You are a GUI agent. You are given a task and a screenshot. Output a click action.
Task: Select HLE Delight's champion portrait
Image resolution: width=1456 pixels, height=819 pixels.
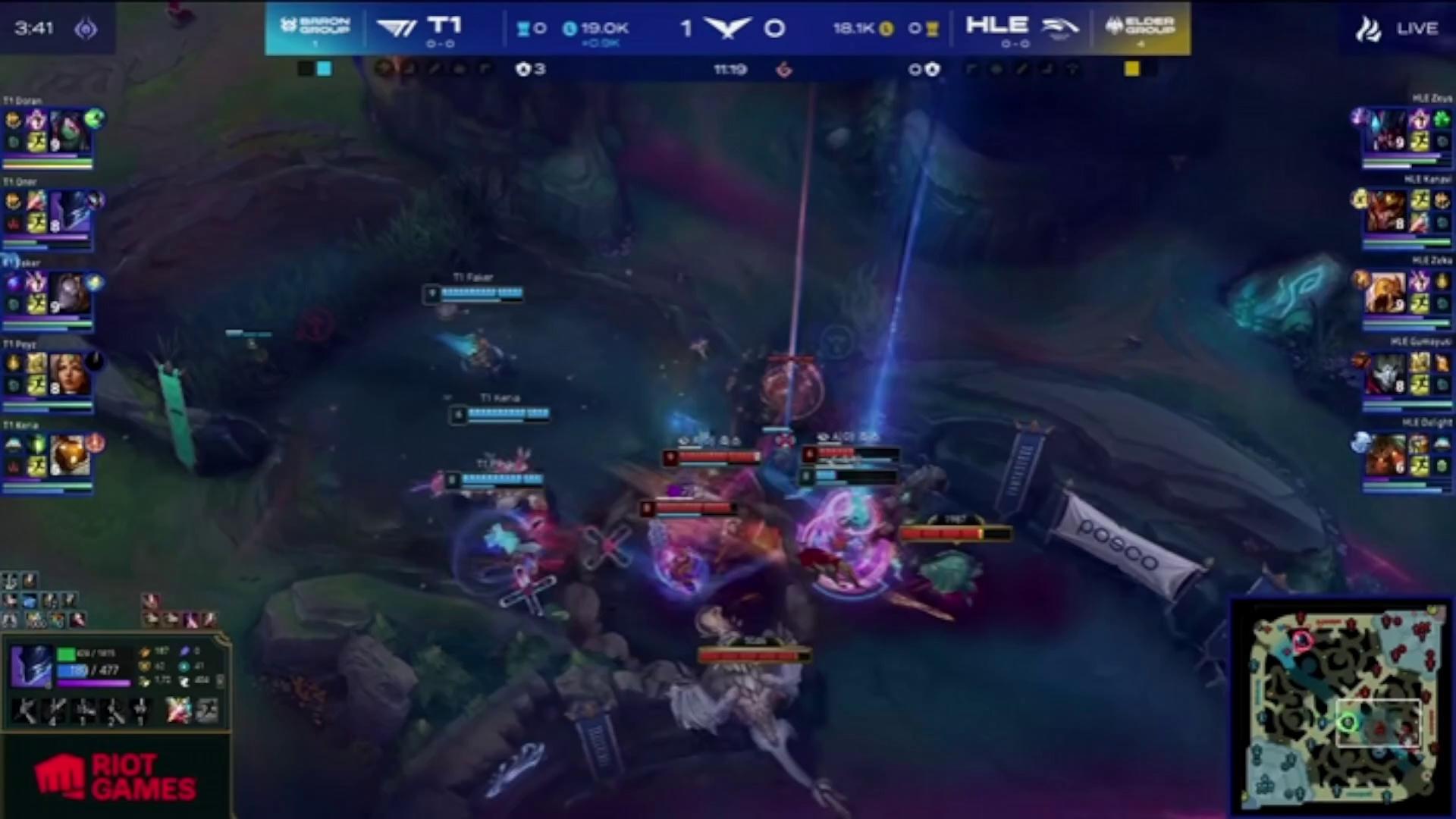1386,455
